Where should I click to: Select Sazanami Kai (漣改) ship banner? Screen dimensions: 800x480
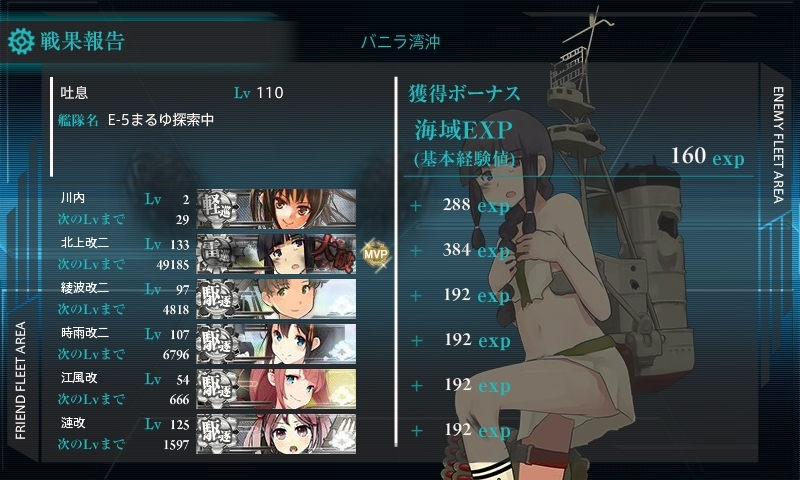[x=276, y=432]
